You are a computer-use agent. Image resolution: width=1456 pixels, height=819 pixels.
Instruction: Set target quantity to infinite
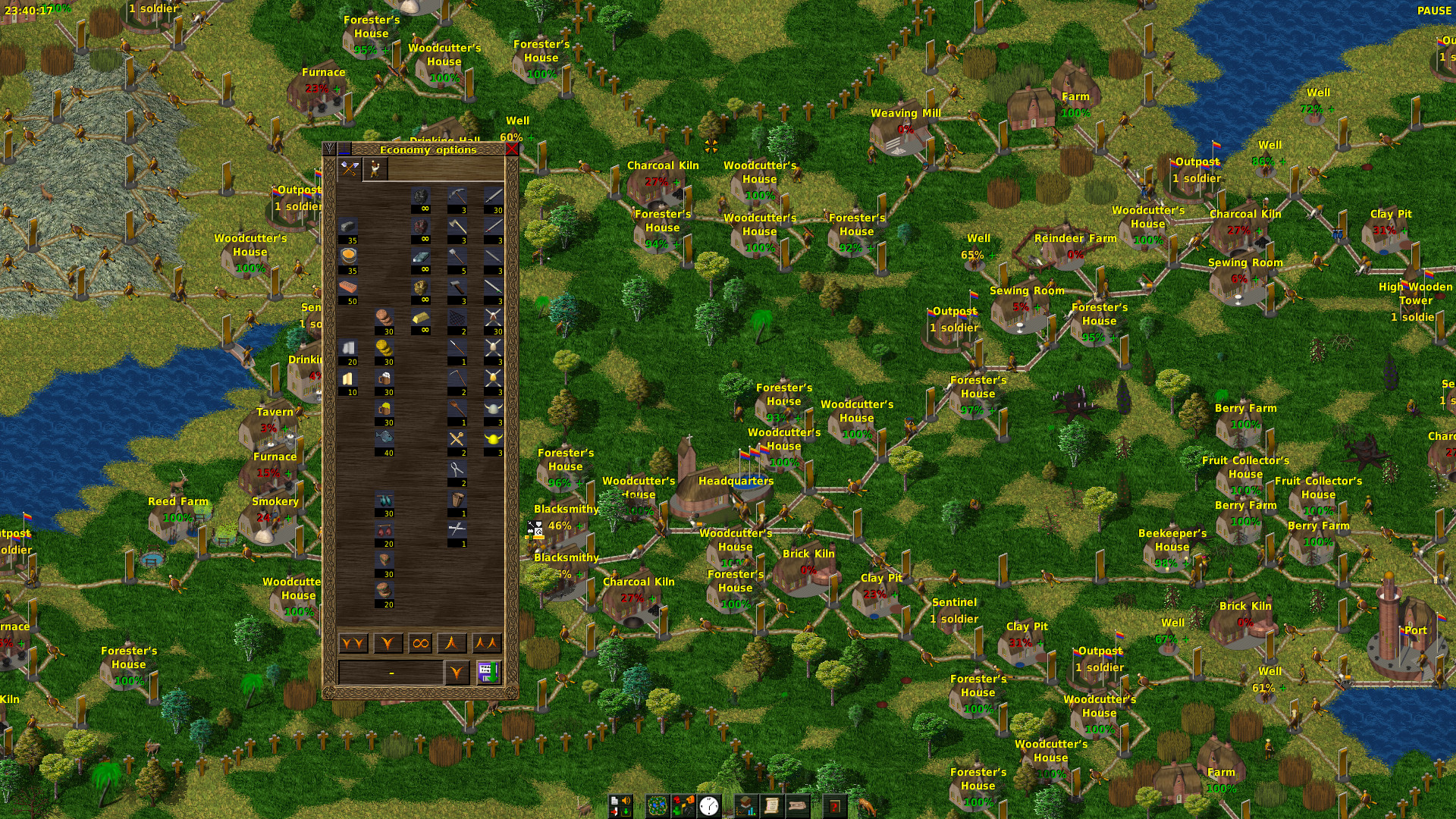pyautogui.click(x=420, y=644)
